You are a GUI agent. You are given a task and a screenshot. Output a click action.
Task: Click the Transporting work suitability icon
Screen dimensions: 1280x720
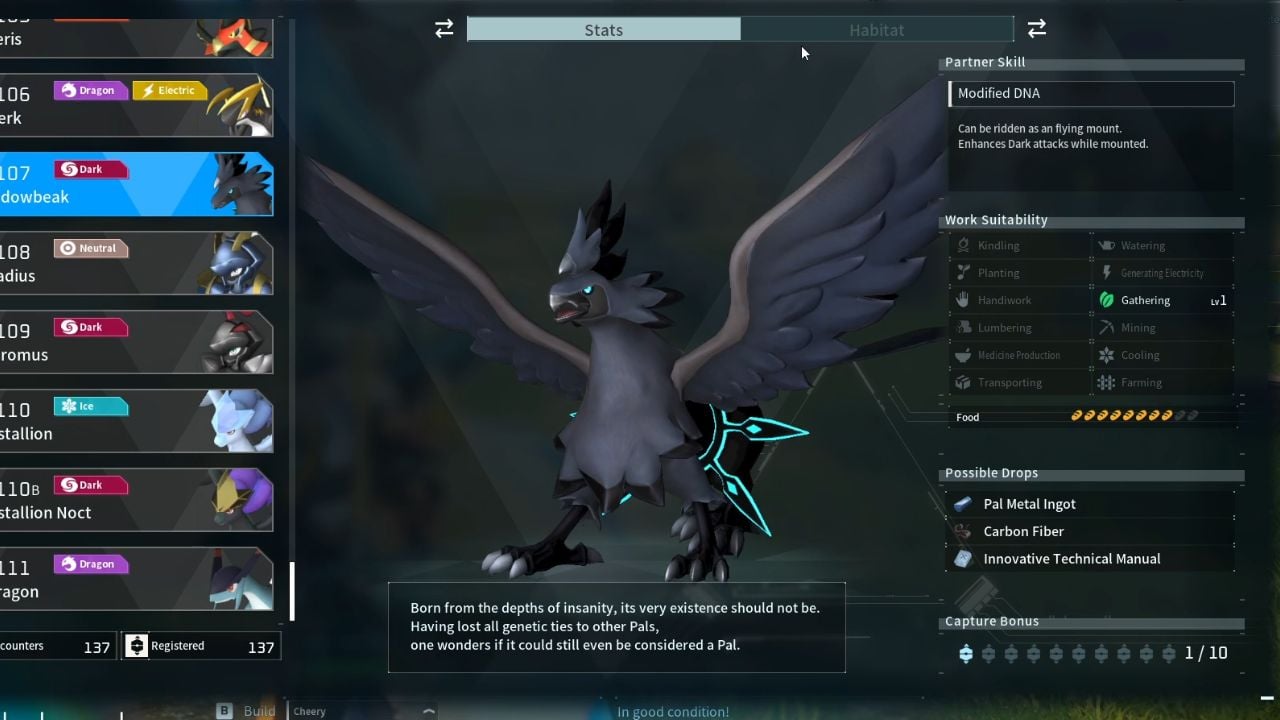point(963,382)
